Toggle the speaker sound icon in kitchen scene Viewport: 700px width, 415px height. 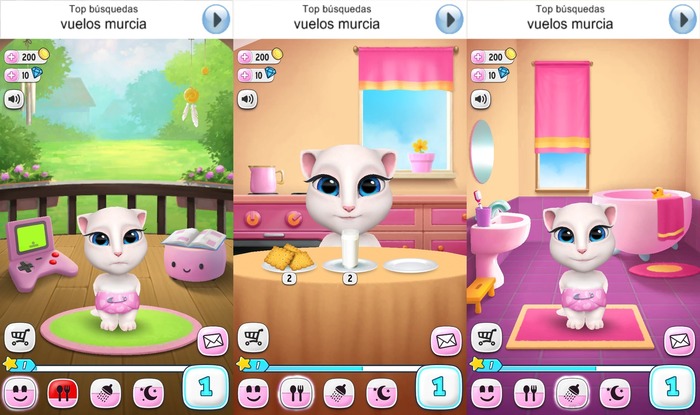pos(247,99)
